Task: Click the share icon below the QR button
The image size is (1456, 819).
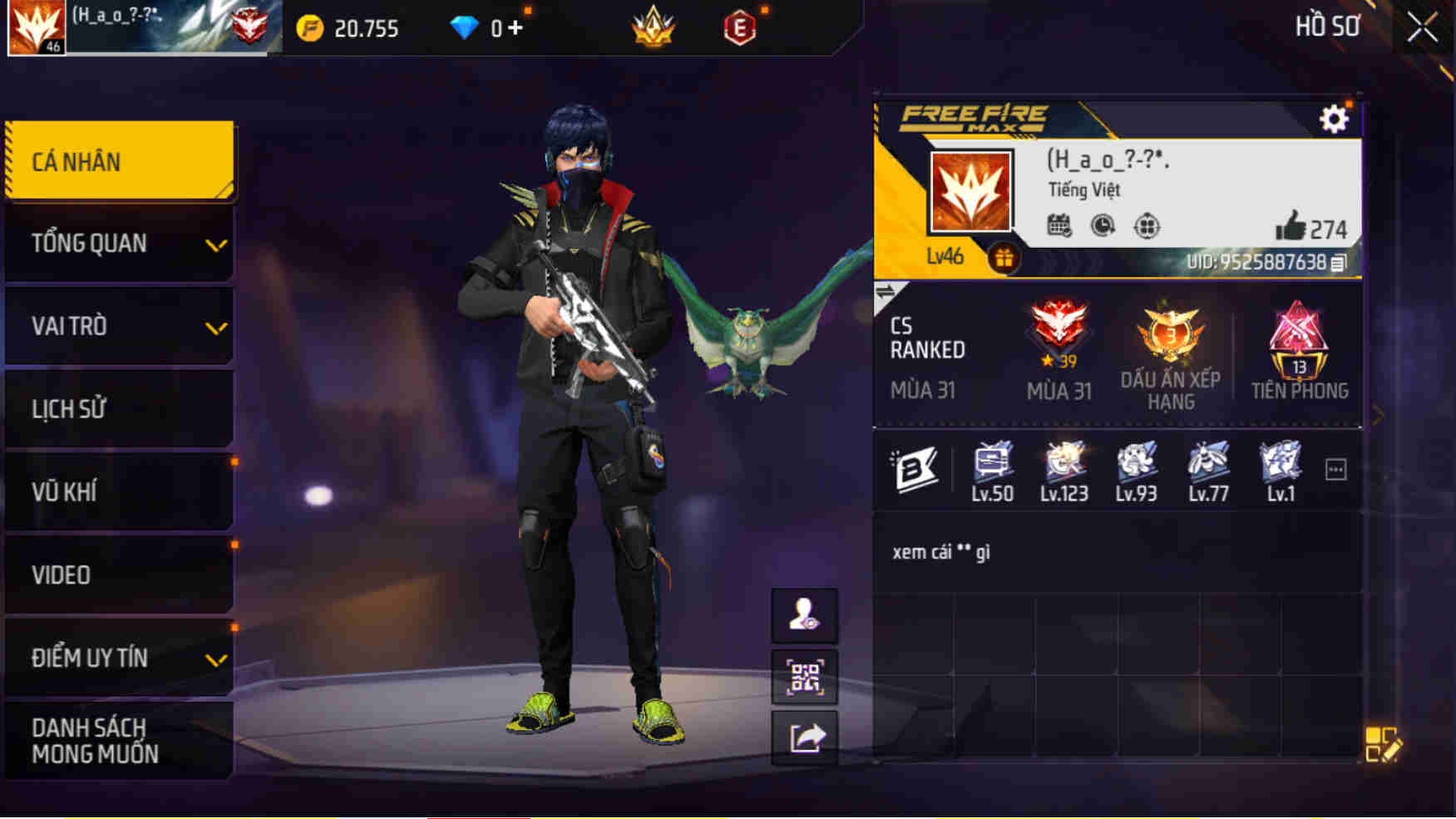Action: click(805, 734)
